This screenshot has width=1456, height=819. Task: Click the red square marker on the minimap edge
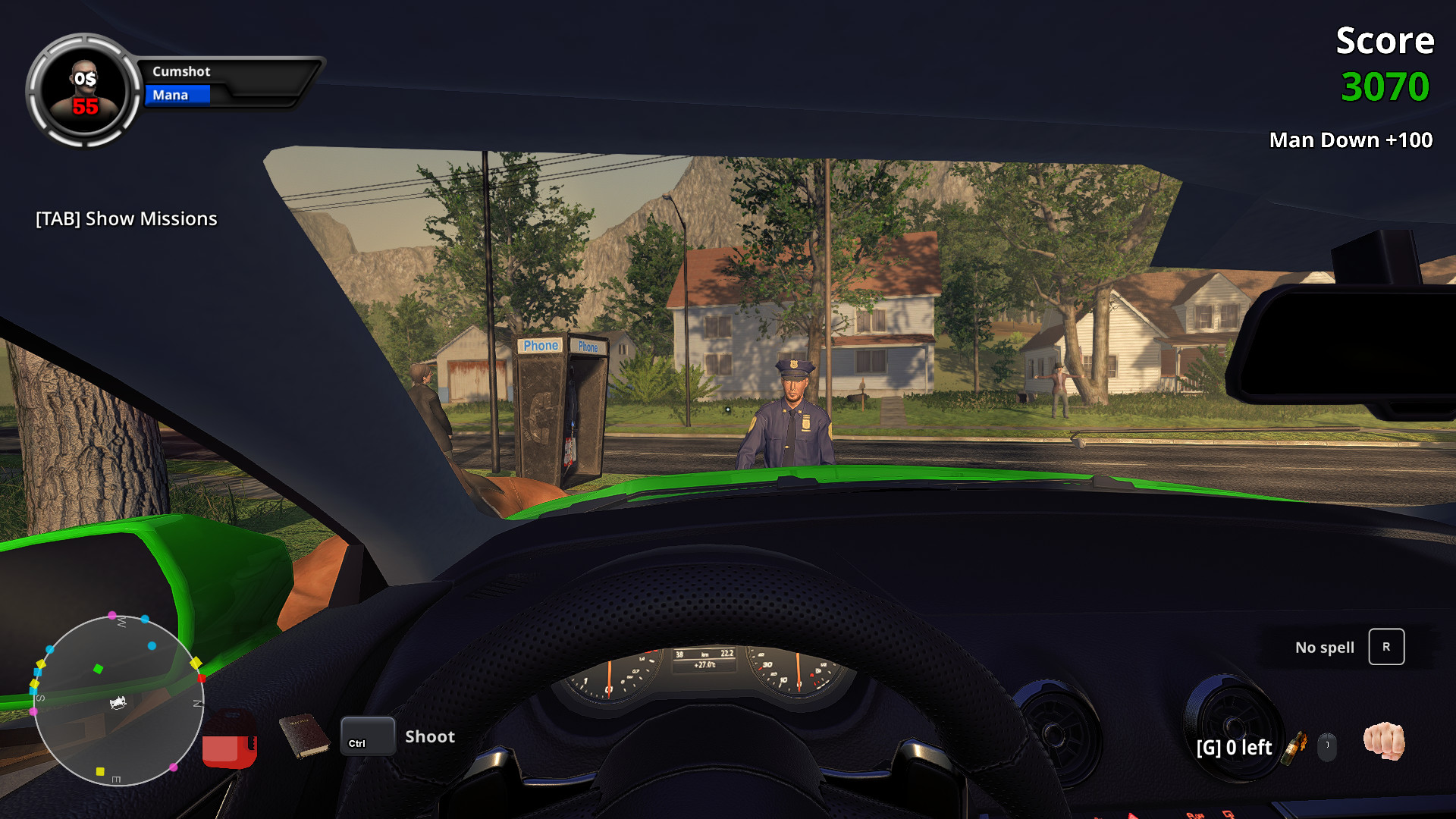201,679
